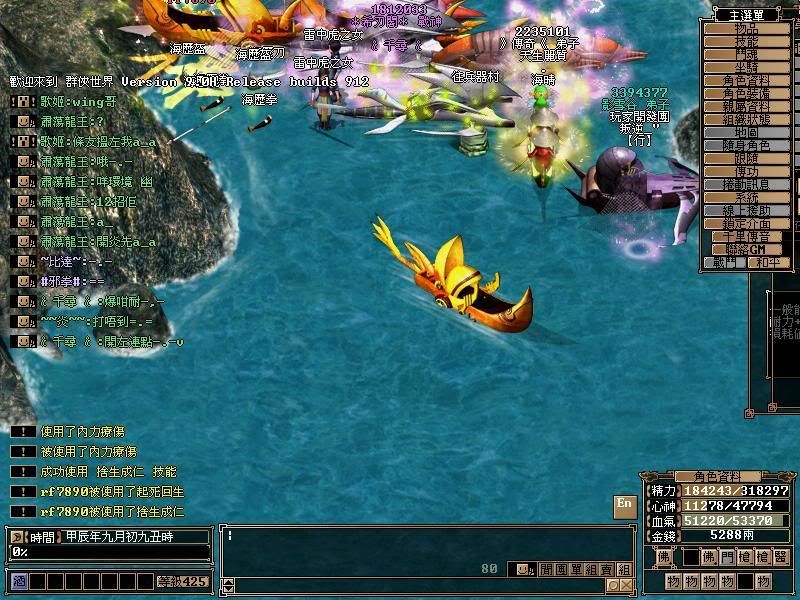Viewport: 800px width, 600px height.
Task: Close chat with the X button
Action: [625, 585]
